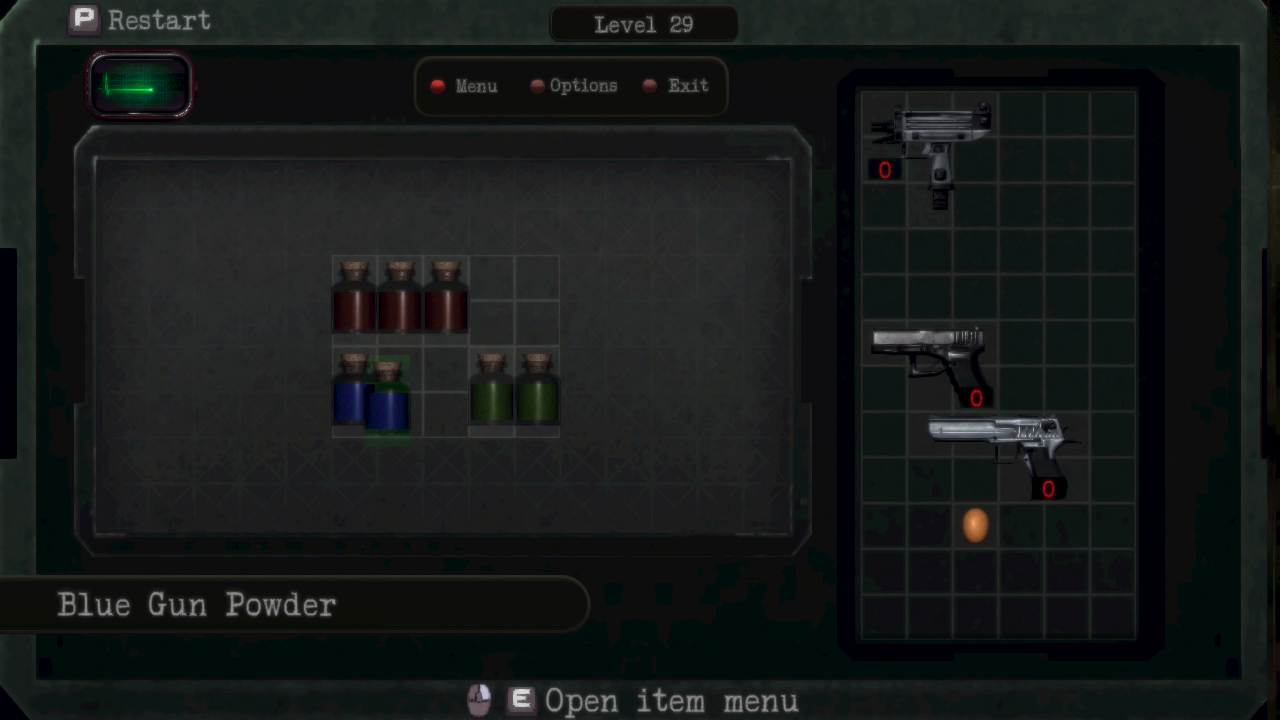The image size is (1280, 720).
Task: Pick the compact handgun in the inventory grid
Action: [x=931, y=358]
